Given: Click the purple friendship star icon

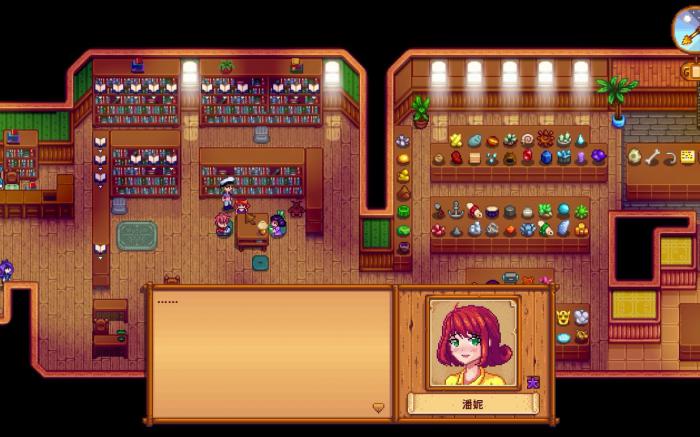Looking at the screenshot, I should 533,381.
